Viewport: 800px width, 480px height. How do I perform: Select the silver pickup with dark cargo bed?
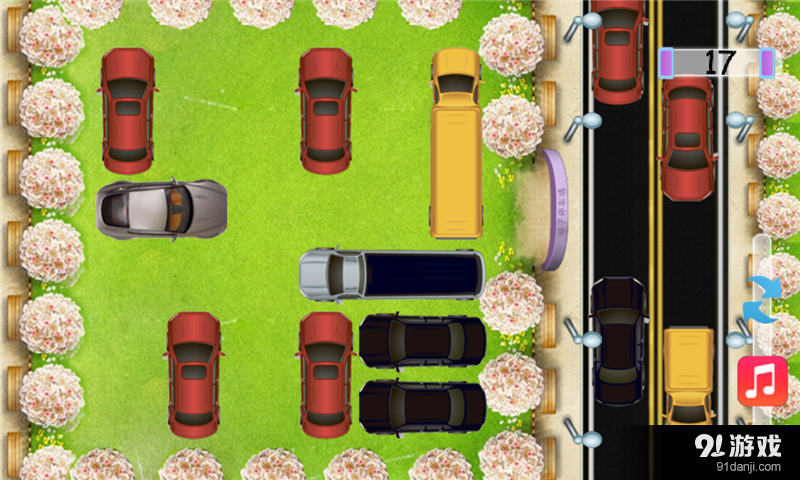click(x=391, y=275)
